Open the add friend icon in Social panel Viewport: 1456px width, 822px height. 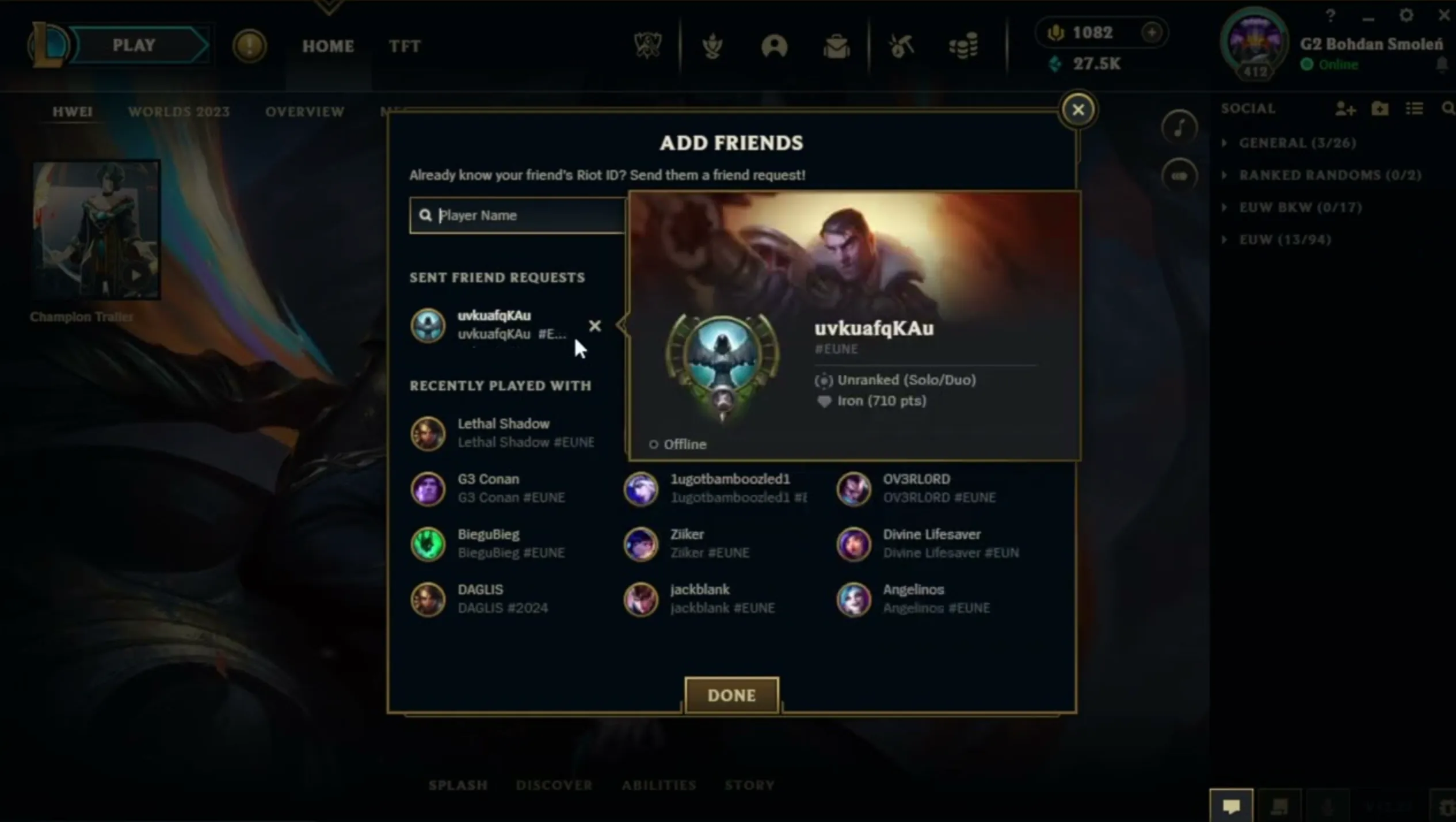click(1346, 109)
